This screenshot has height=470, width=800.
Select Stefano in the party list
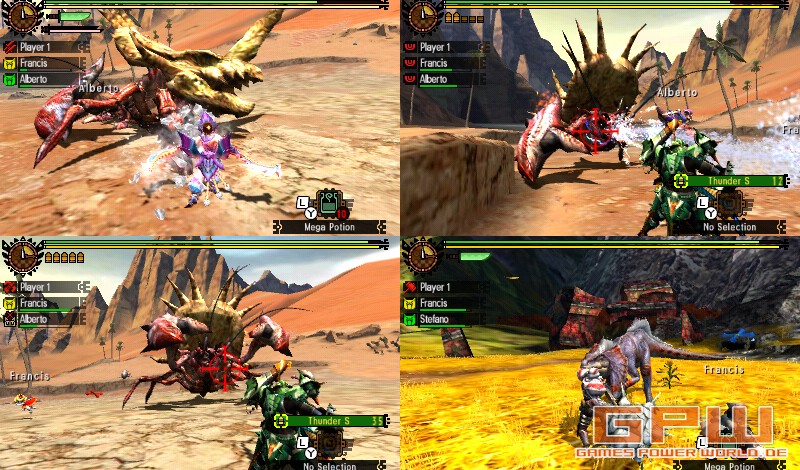point(435,320)
